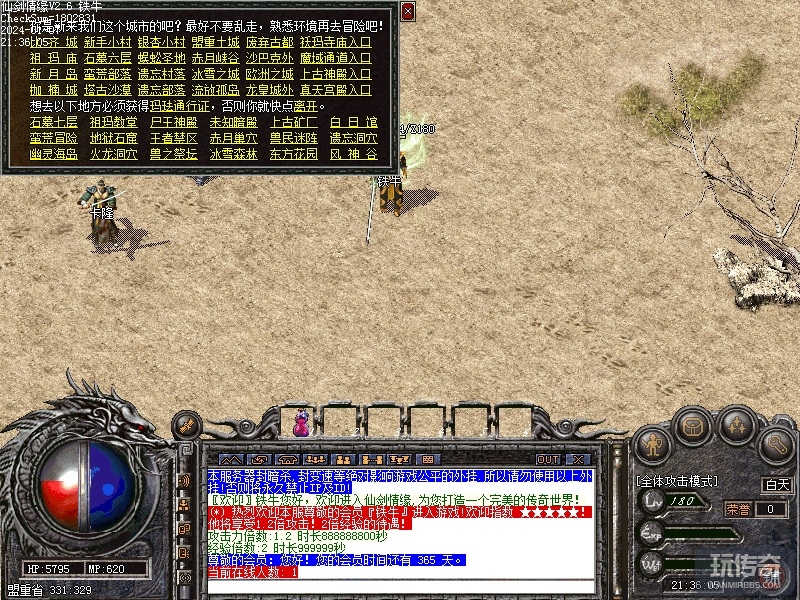Click the OUT button above chat
Image resolution: width=800 pixels, height=600 pixels.
coord(548,459)
